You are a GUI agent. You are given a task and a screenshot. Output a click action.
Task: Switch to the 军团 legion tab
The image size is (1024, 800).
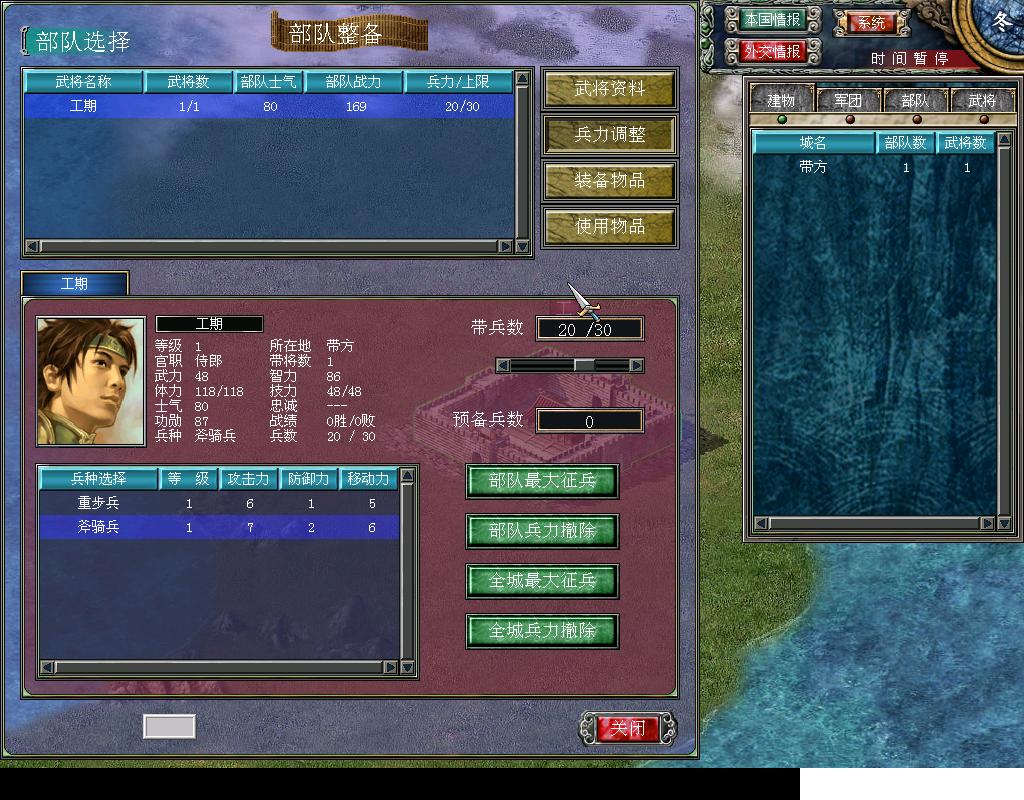pos(848,100)
